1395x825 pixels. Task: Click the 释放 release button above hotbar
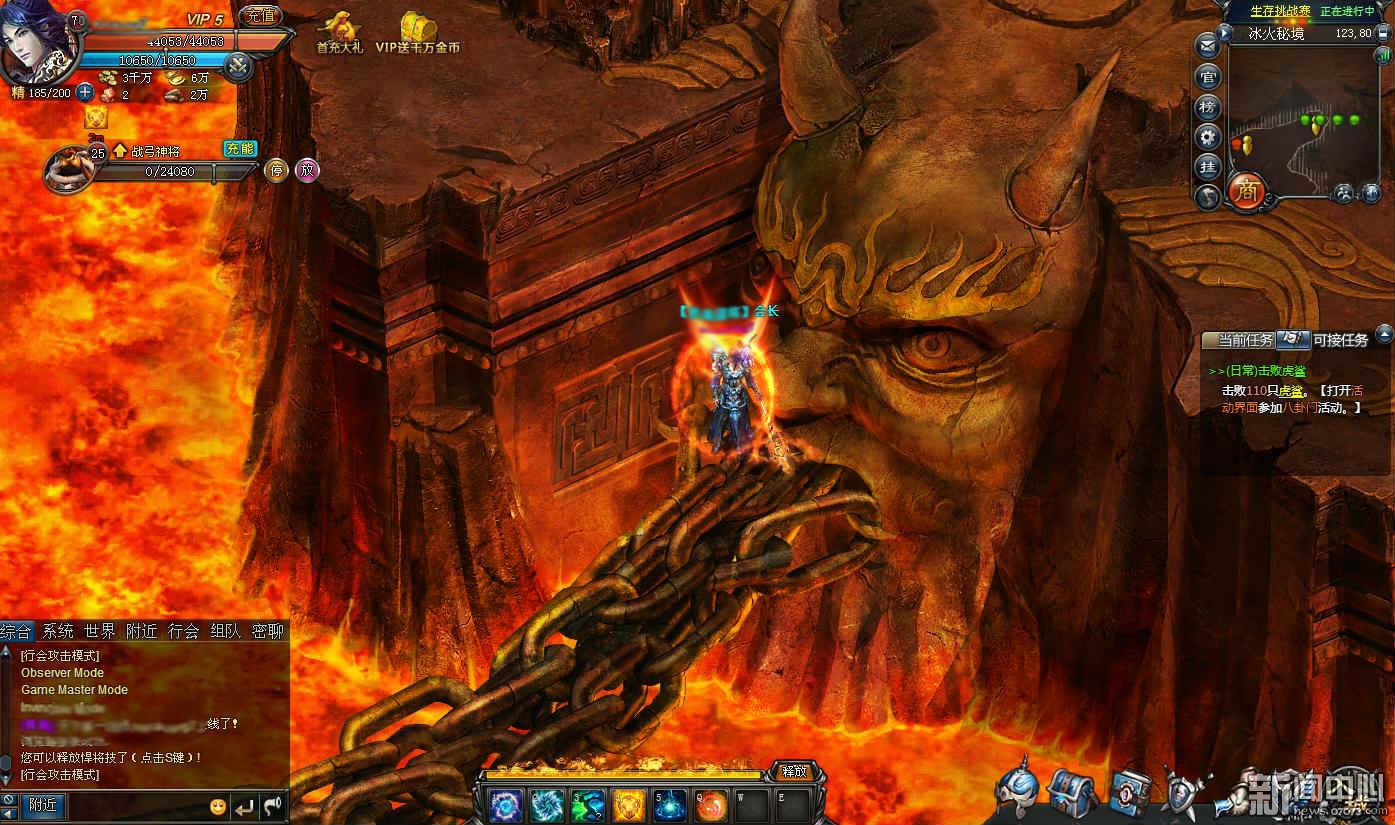794,771
